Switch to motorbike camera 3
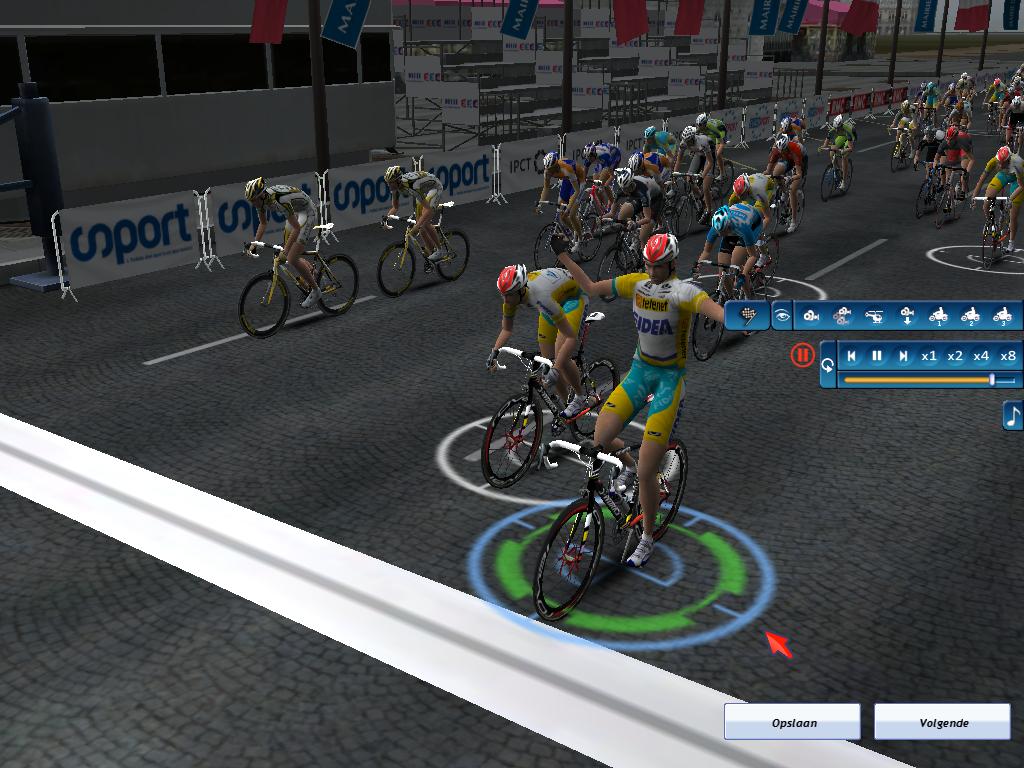This screenshot has width=1024, height=768. pyautogui.click(x=1002, y=316)
